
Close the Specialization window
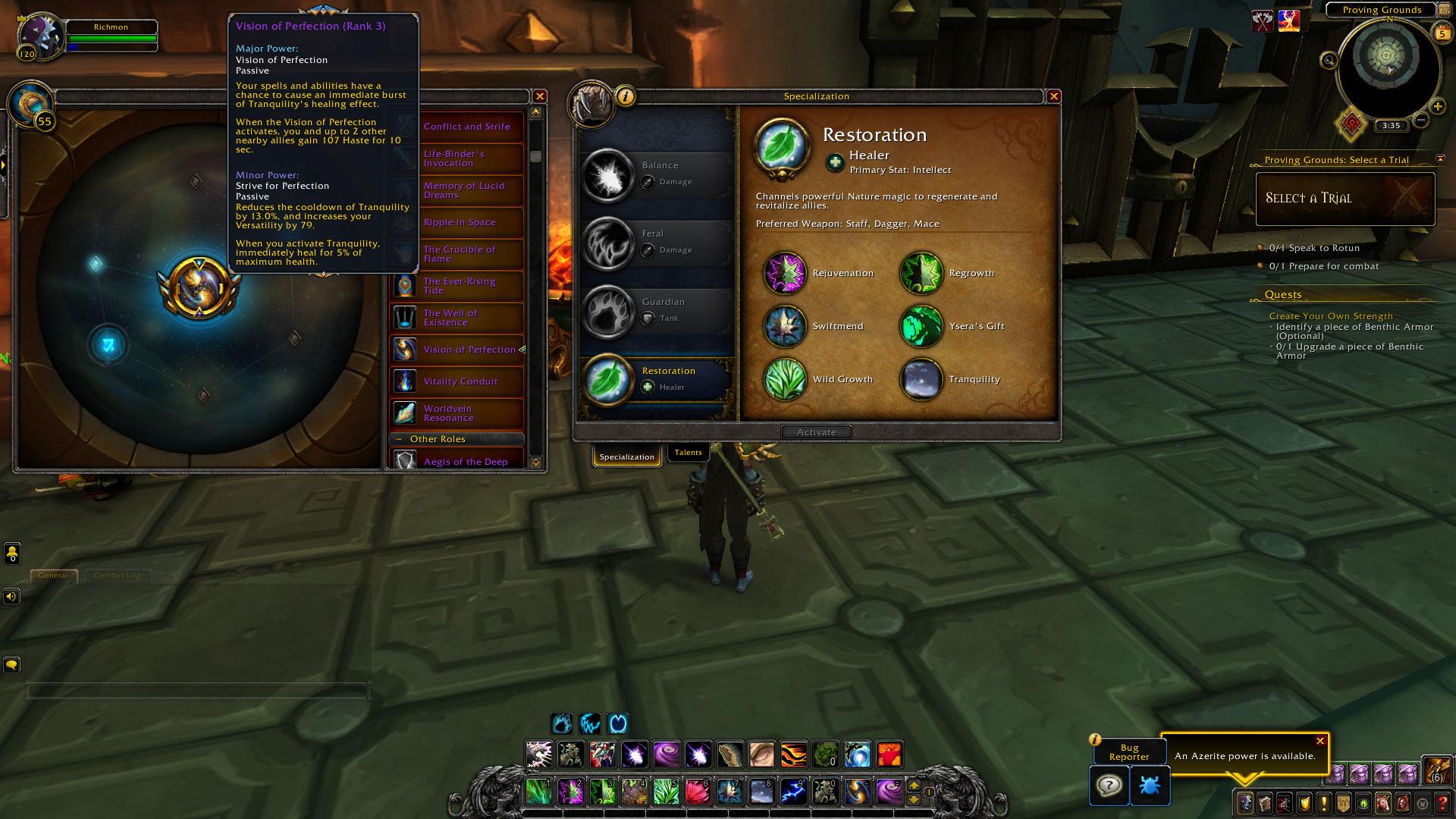tap(1053, 96)
